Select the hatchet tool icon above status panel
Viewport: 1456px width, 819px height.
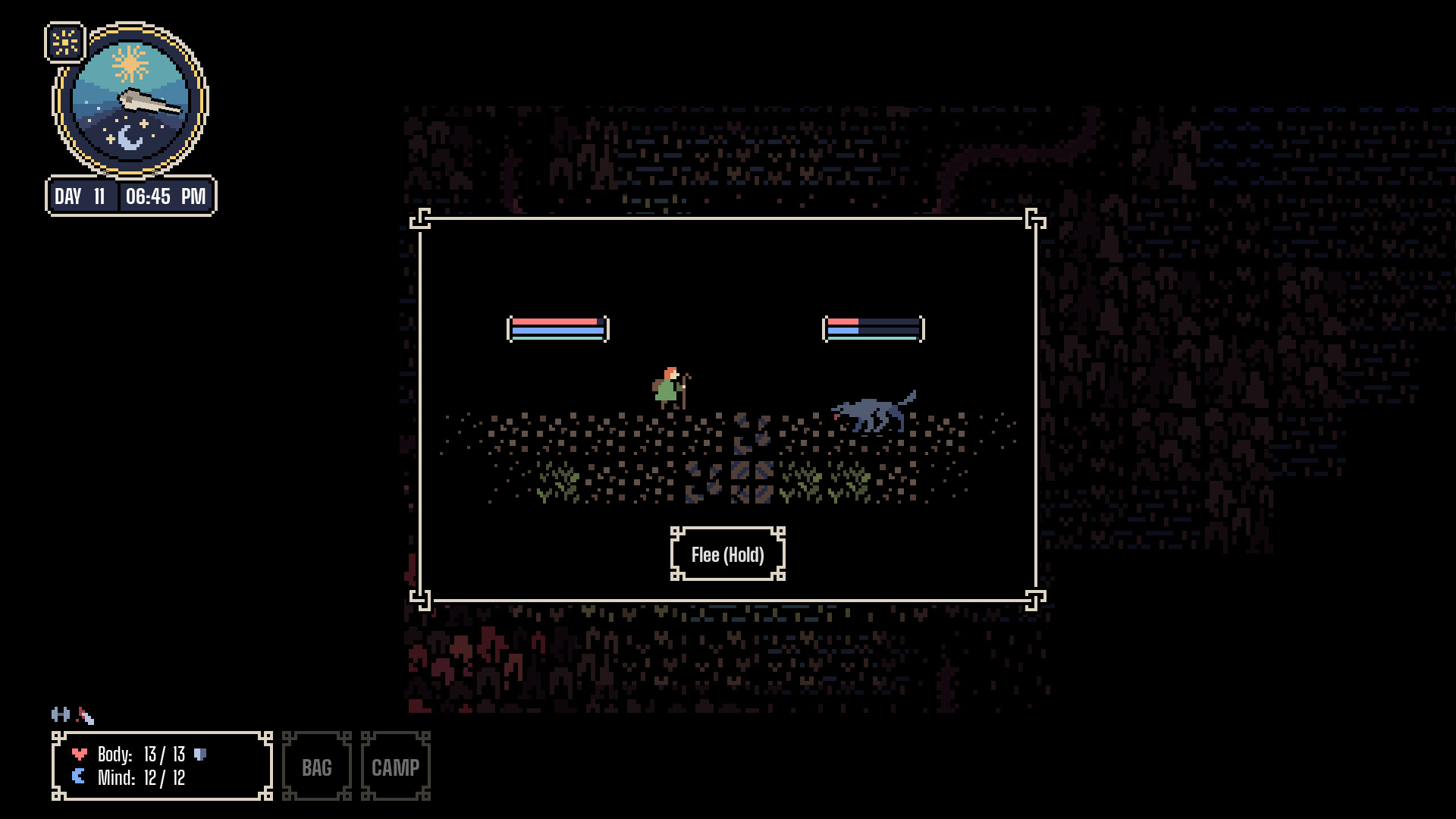point(85,715)
